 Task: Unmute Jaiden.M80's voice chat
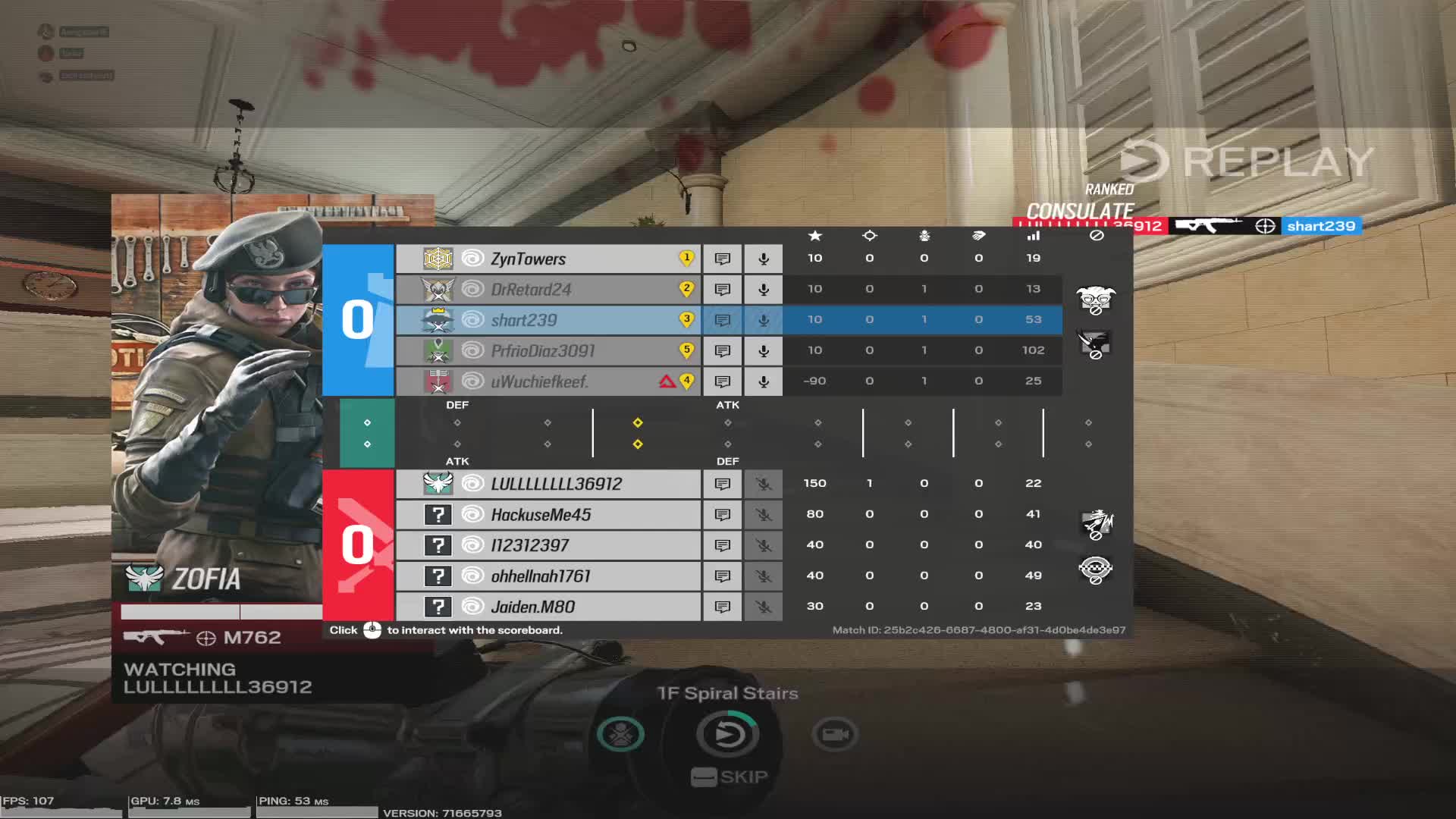pyautogui.click(x=763, y=606)
